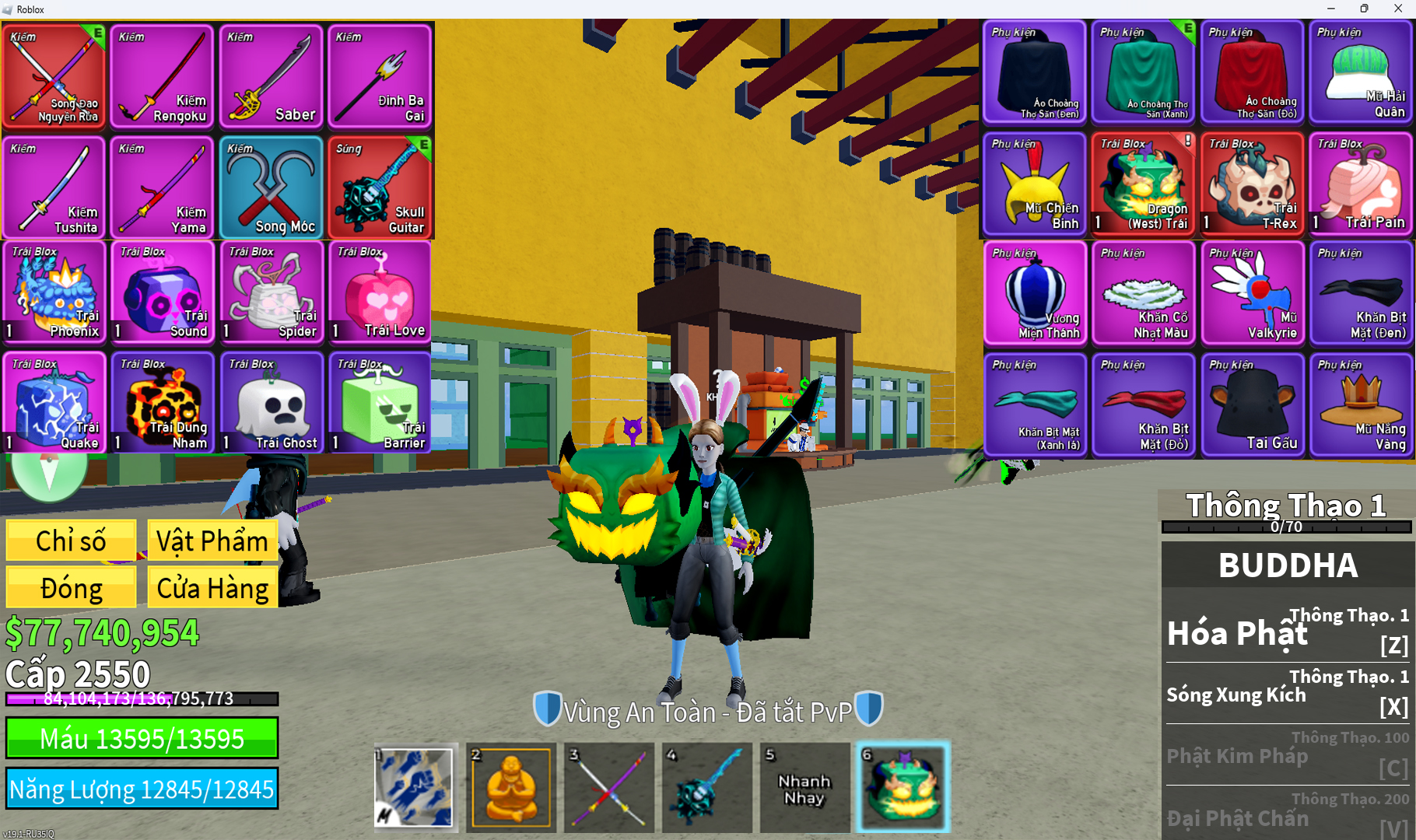Click the Dragon (West) Trái icon
Image resolution: width=1416 pixels, height=840 pixels.
pyautogui.click(x=1143, y=184)
